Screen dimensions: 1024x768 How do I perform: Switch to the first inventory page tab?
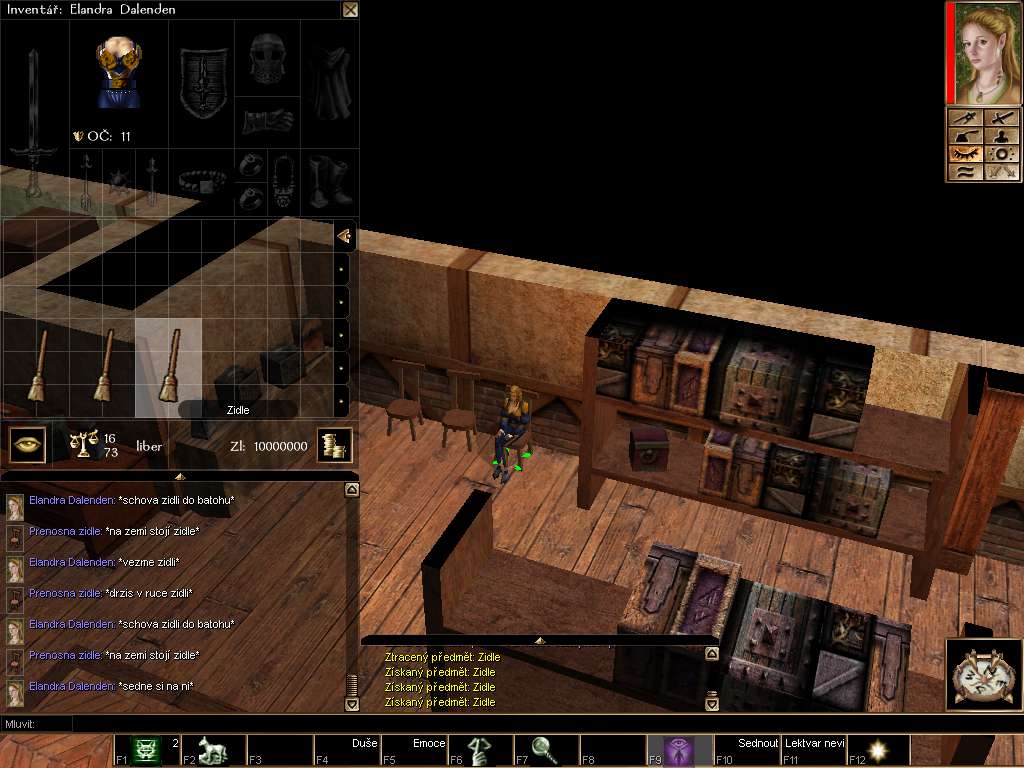(x=343, y=236)
